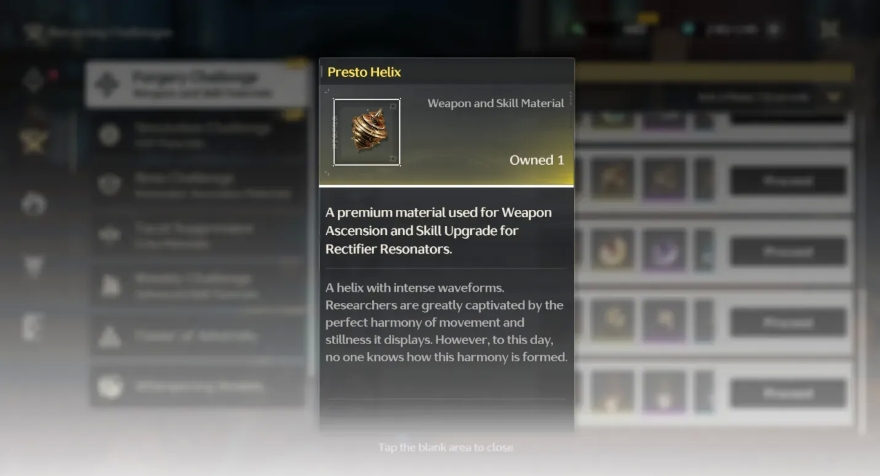The height and width of the screenshot is (476, 880).
Task: Click the Presto Helix item icon
Action: click(x=366, y=131)
